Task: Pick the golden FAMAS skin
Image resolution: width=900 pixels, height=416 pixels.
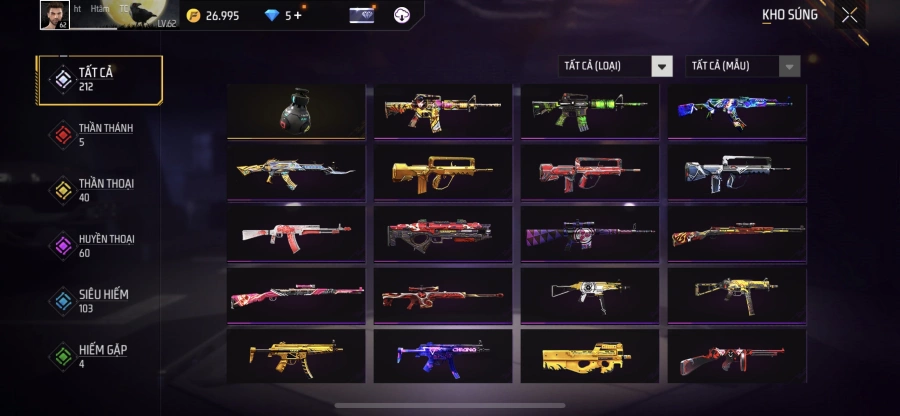Action: pyautogui.click(x=441, y=172)
